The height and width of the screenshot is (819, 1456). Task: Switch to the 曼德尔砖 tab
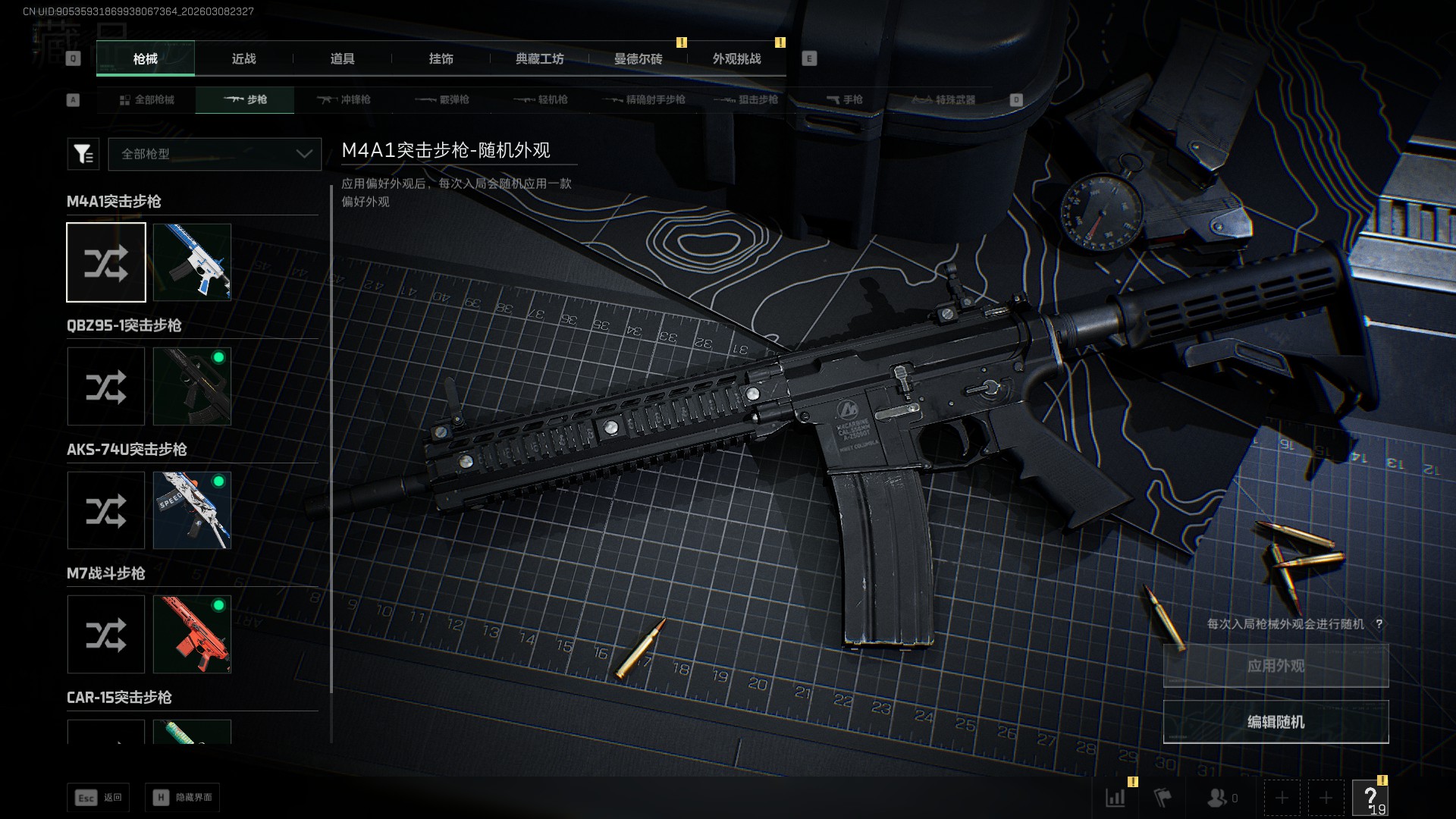tap(638, 58)
